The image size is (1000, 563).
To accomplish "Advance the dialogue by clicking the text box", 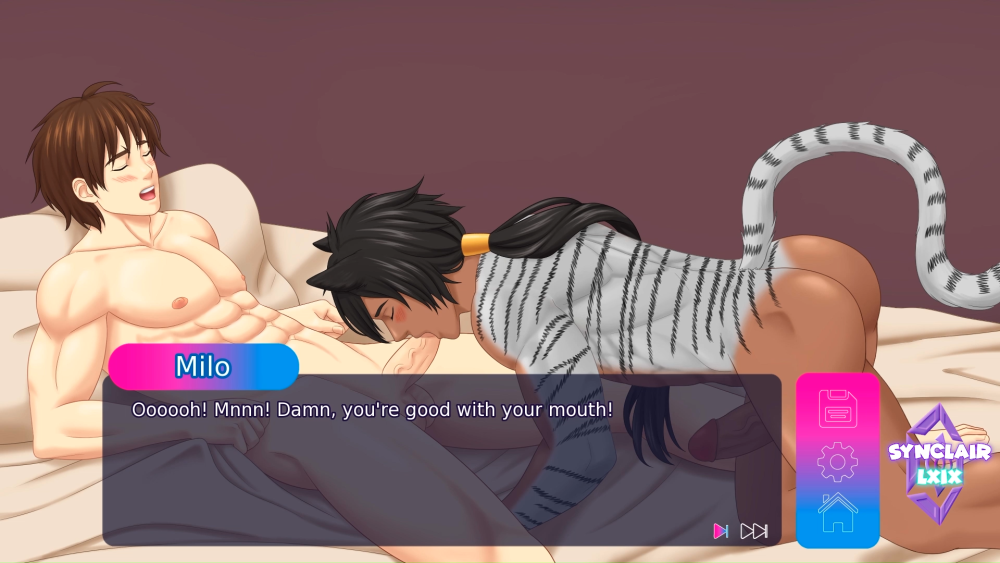I will 440,470.
